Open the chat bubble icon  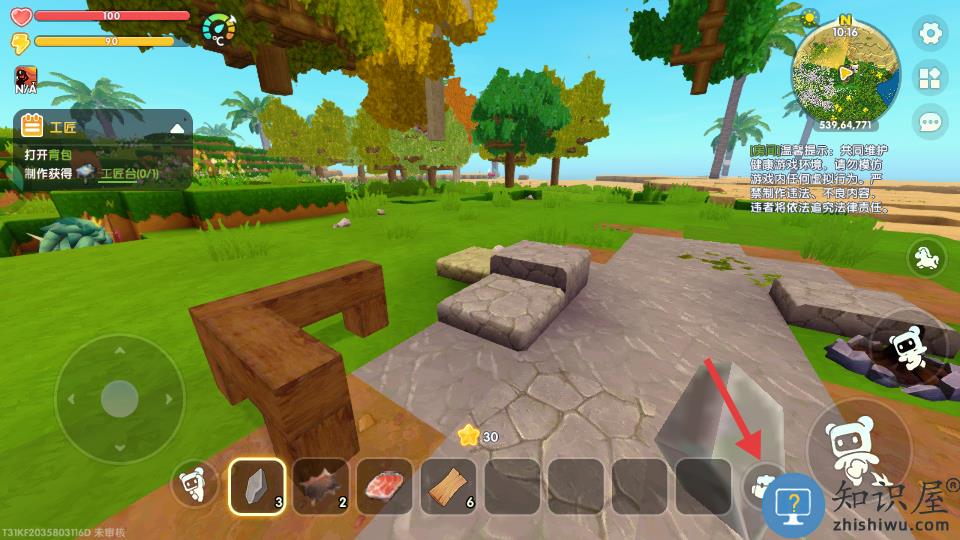pyautogui.click(x=931, y=122)
